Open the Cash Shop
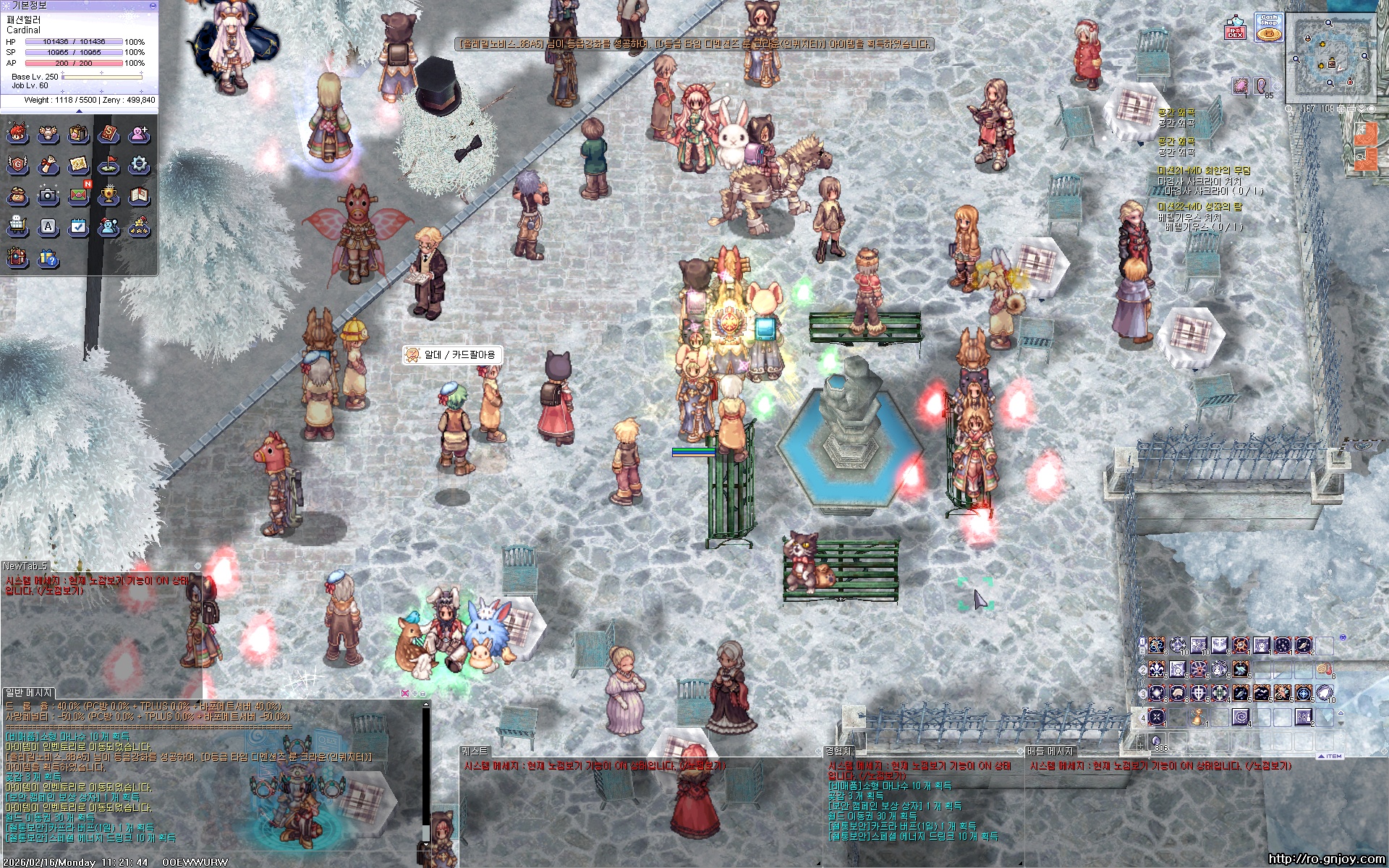This screenshot has height=868, width=1389. click(1268, 28)
